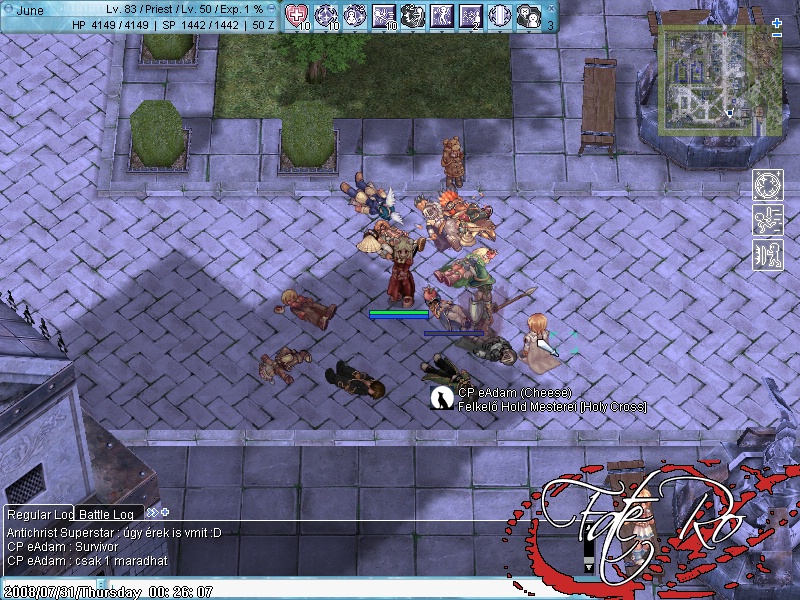Add a new chat tab with the plus
800x600 pixels.
coord(165,512)
